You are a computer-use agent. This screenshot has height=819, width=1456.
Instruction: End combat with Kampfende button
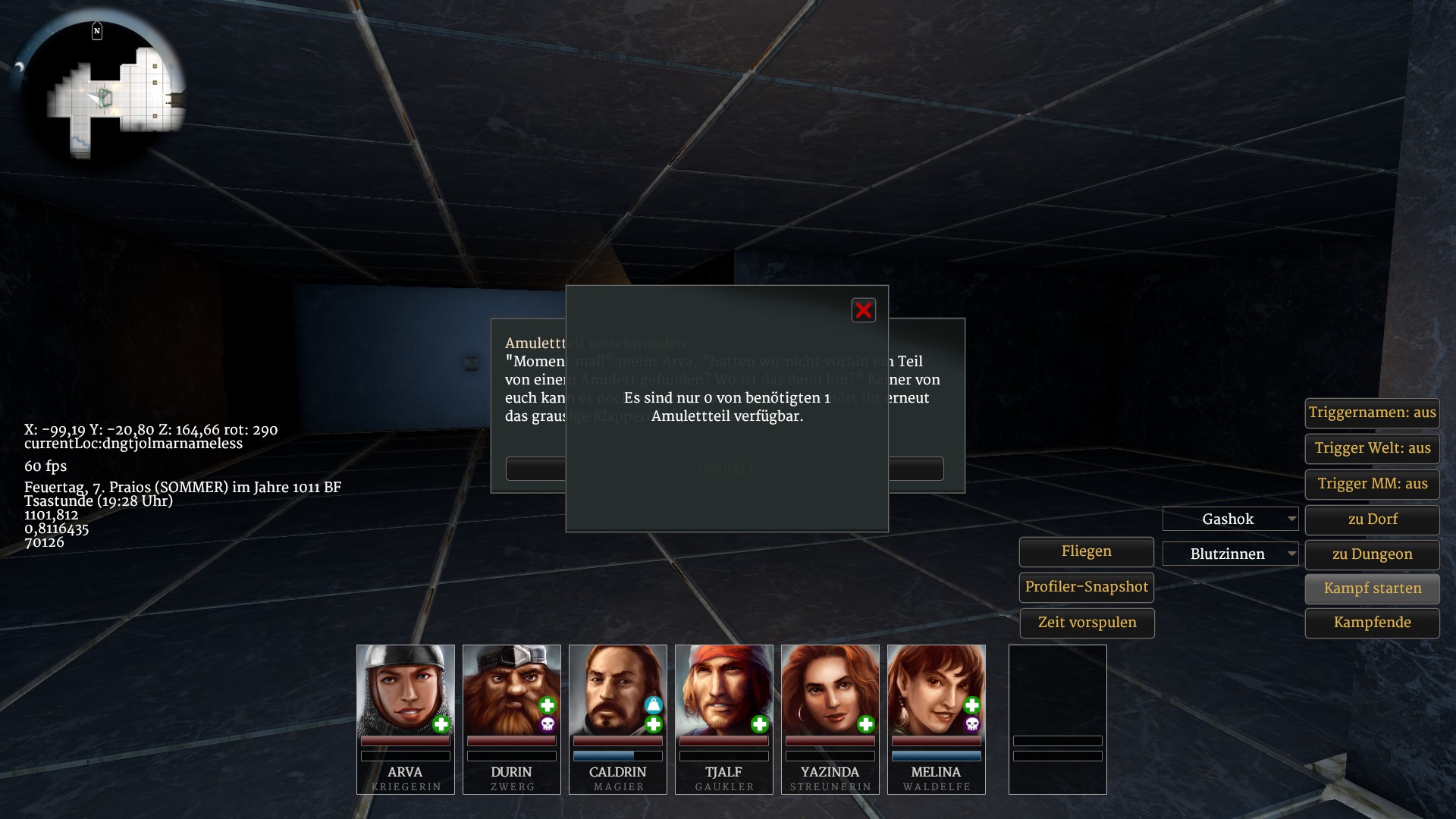[1372, 623]
